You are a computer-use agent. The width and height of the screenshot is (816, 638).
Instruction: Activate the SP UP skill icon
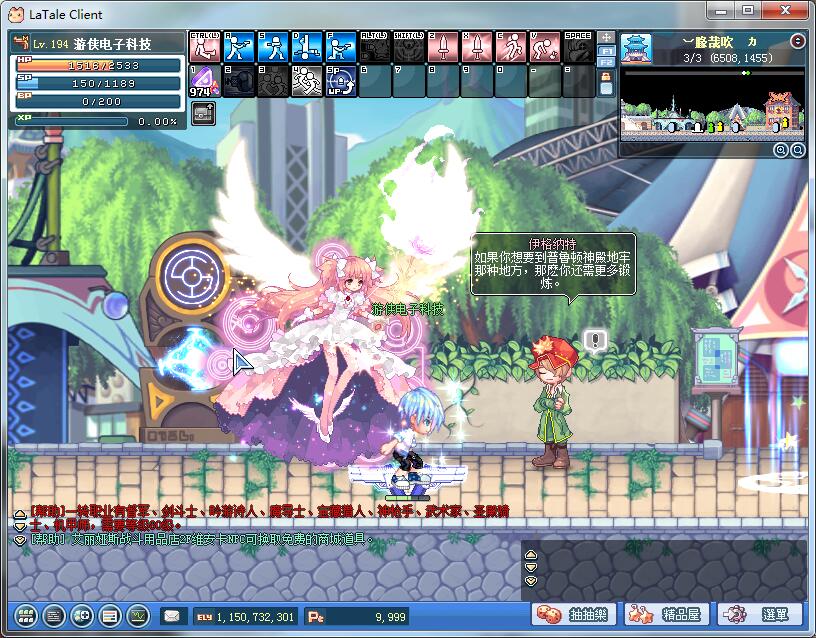[341, 81]
